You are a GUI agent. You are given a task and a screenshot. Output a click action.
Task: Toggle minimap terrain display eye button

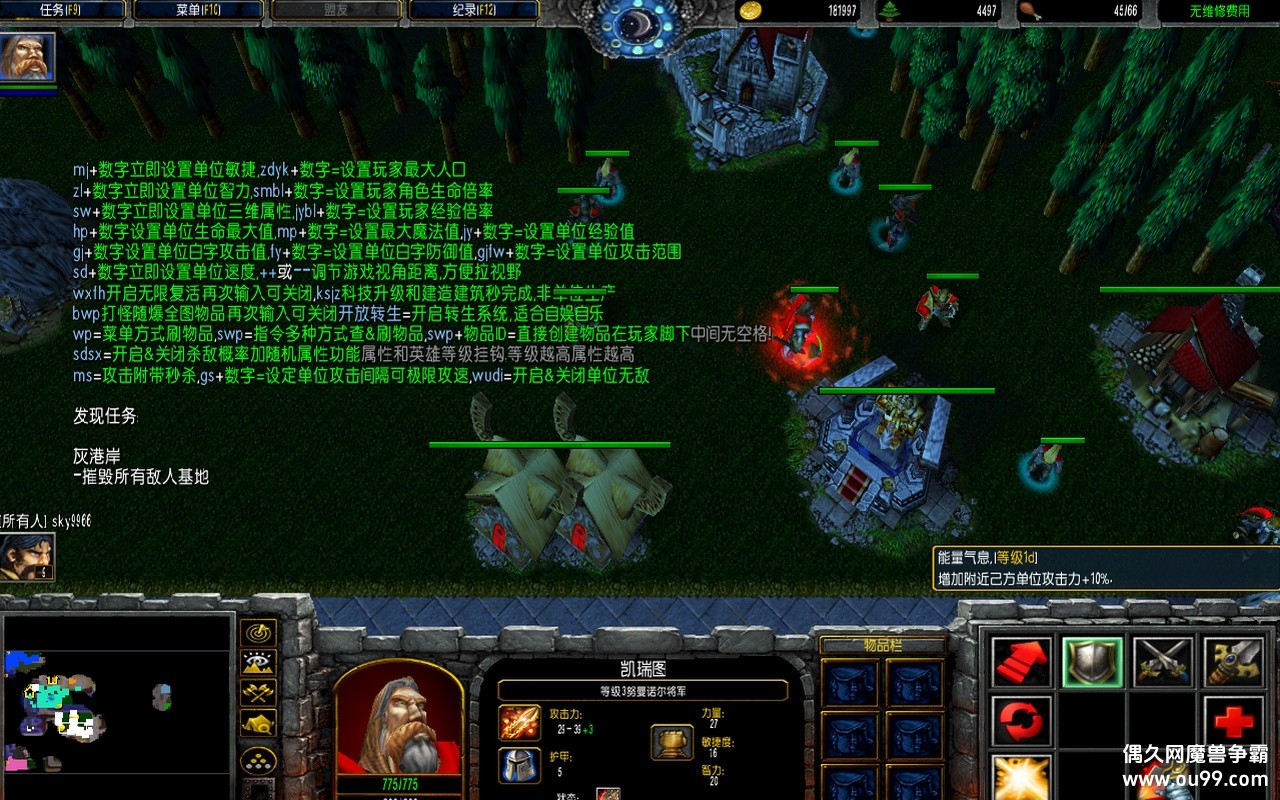pyautogui.click(x=259, y=662)
